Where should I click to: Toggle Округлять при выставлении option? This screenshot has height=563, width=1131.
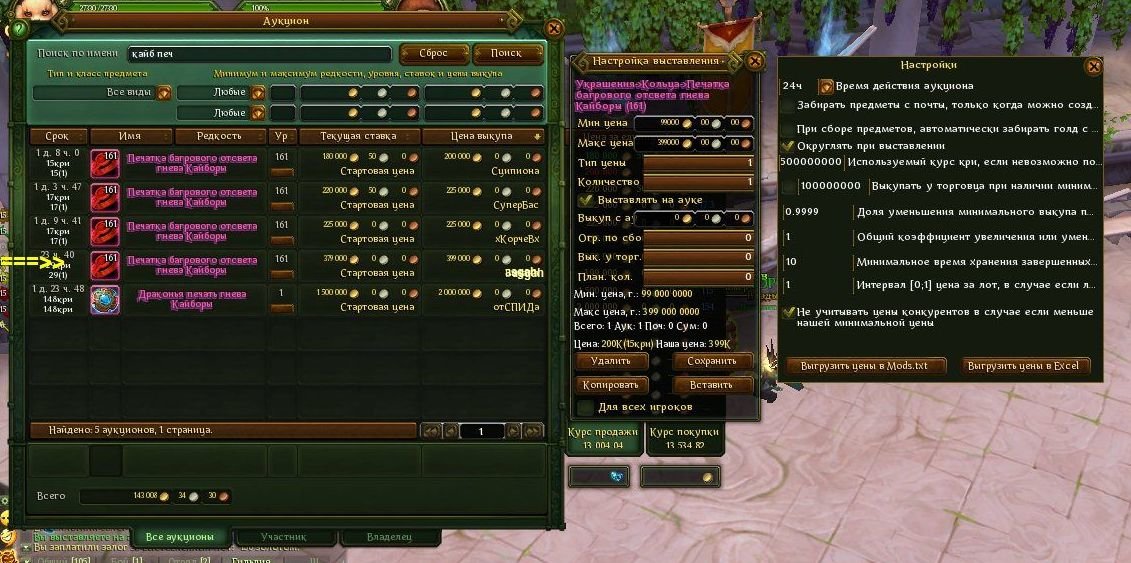(x=788, y=146)
